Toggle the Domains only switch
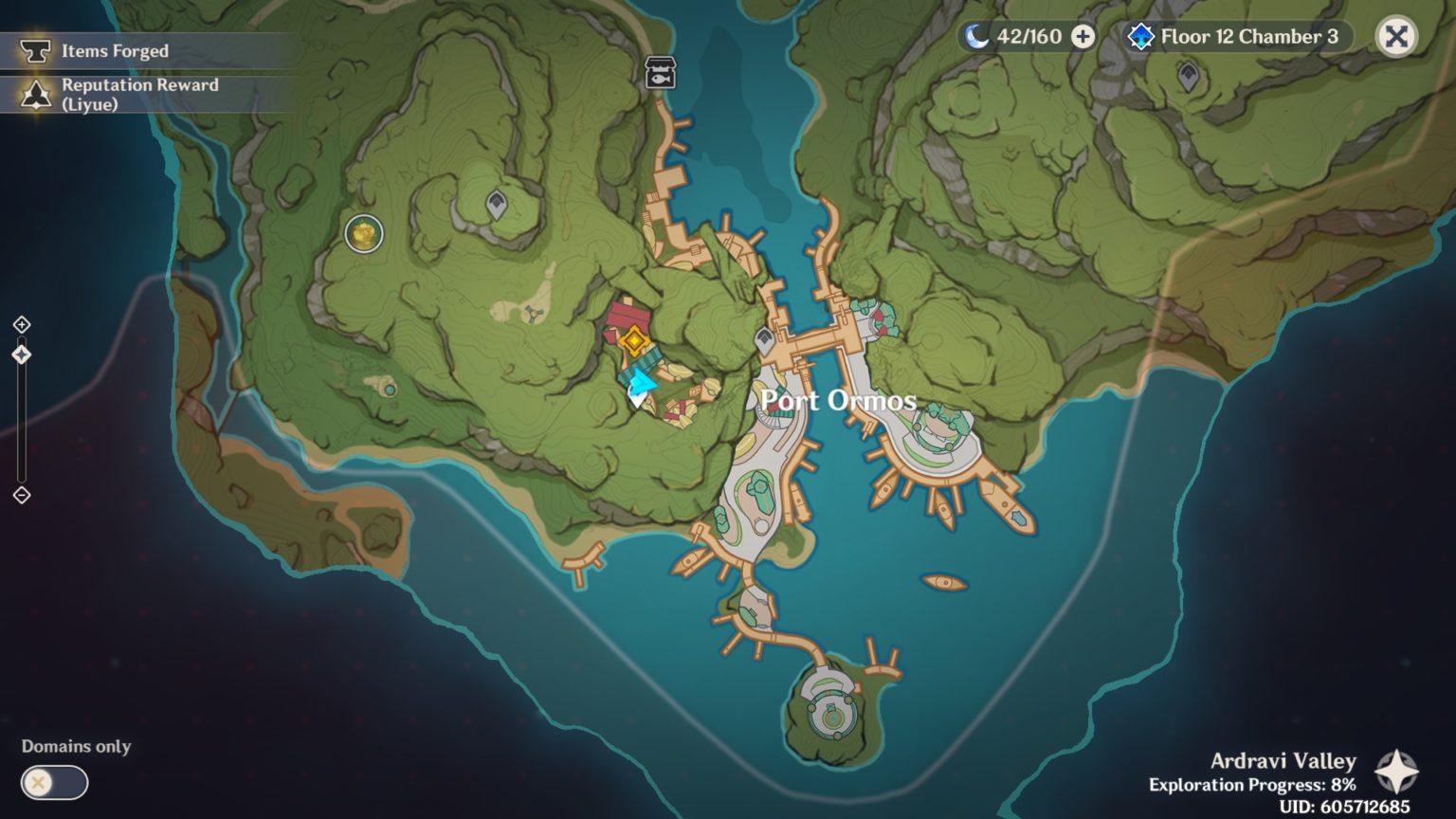The image size is (1456, 819). (x=57, y=784)
